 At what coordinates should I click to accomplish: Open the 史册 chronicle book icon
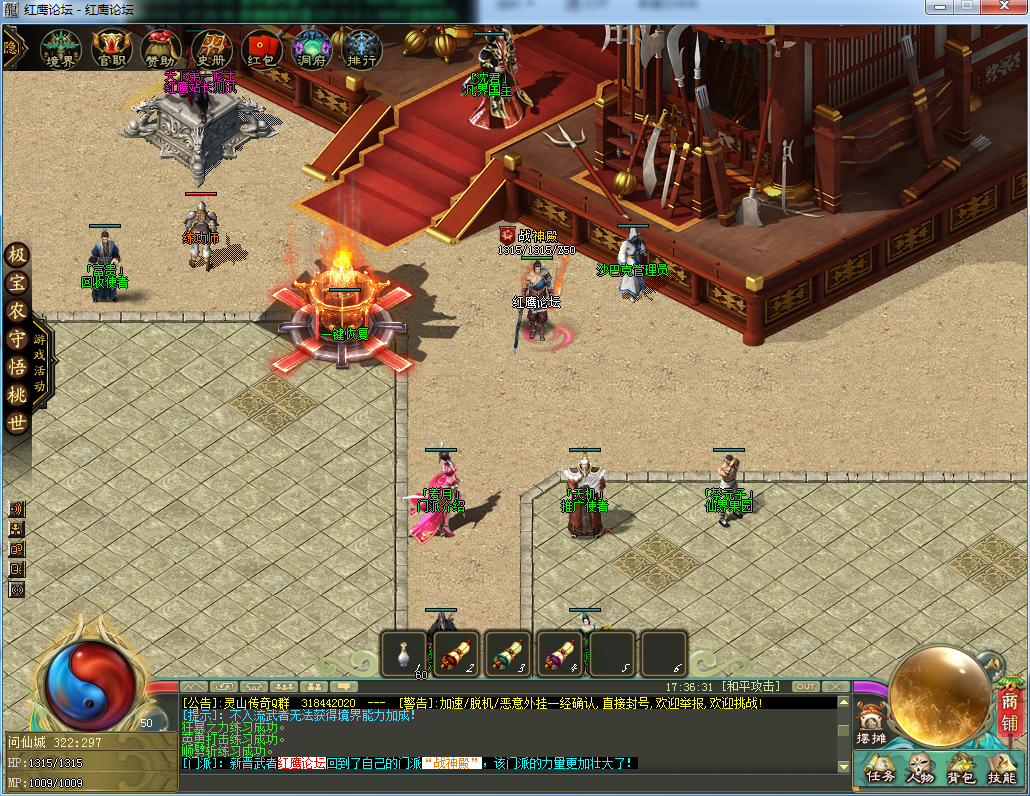pyautogui.click(x=211, y=48)
